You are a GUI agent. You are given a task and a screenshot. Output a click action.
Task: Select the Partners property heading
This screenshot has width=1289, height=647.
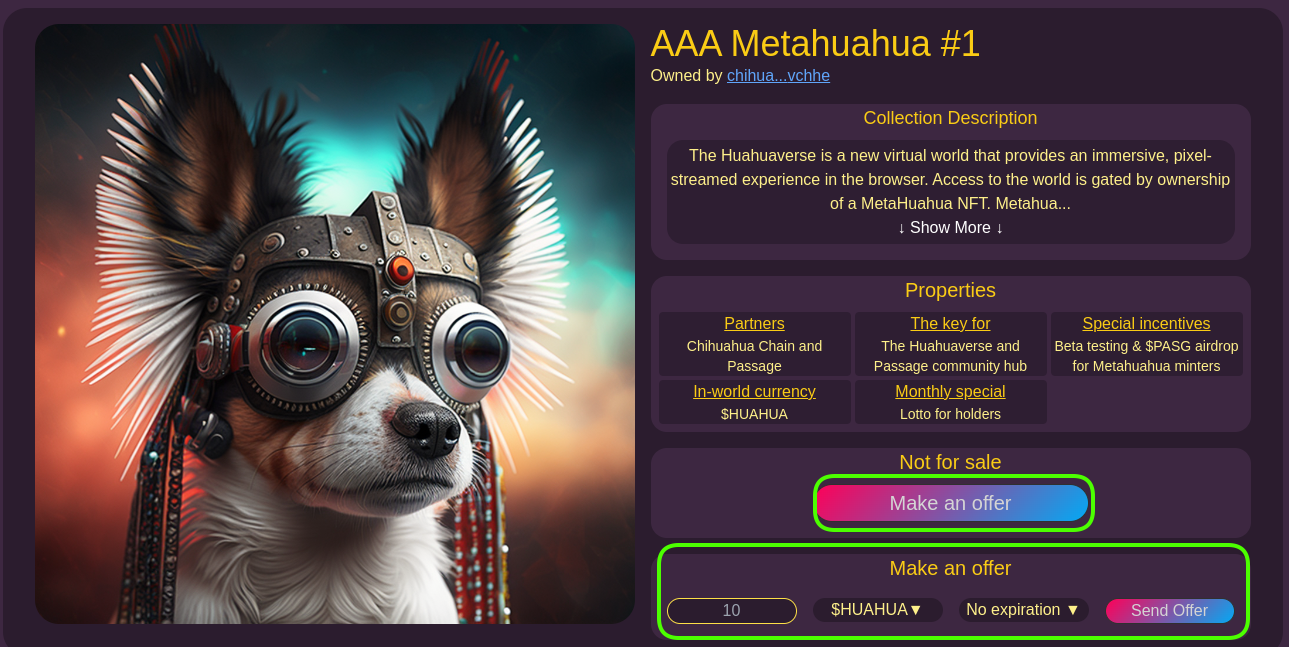pos(754,324)
